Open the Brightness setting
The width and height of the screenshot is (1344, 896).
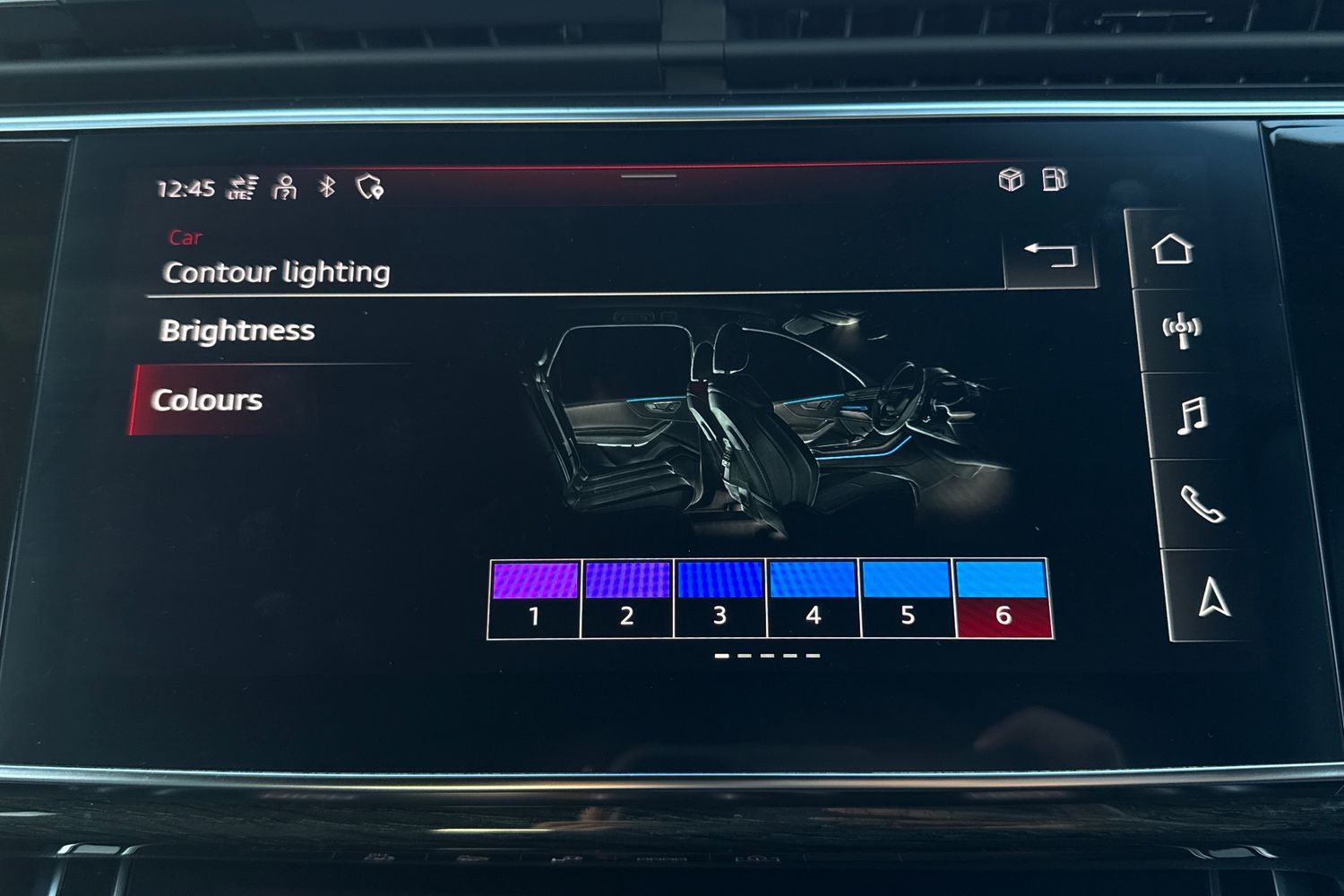click(x=237, y=331)
